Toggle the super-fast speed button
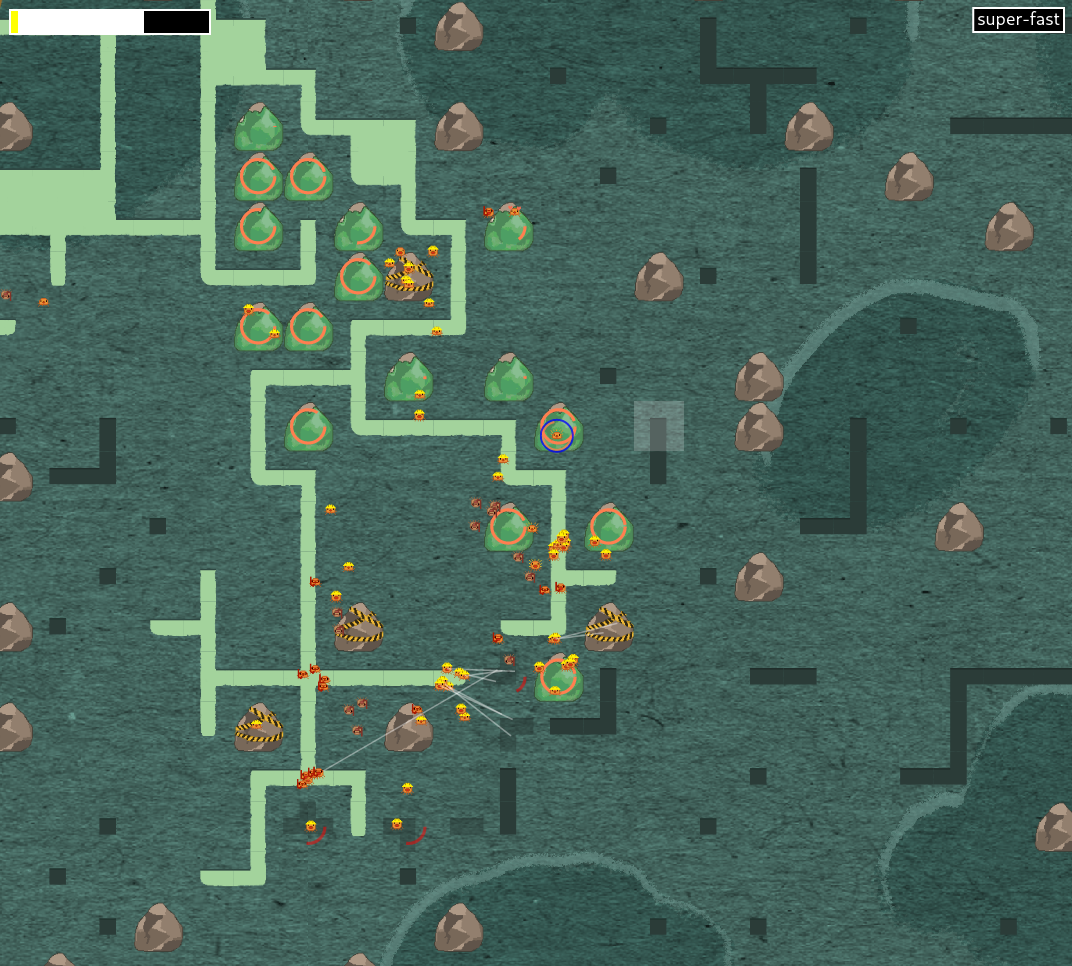The height and width of the screenshot is (966, 1072). click(1017, 20)
